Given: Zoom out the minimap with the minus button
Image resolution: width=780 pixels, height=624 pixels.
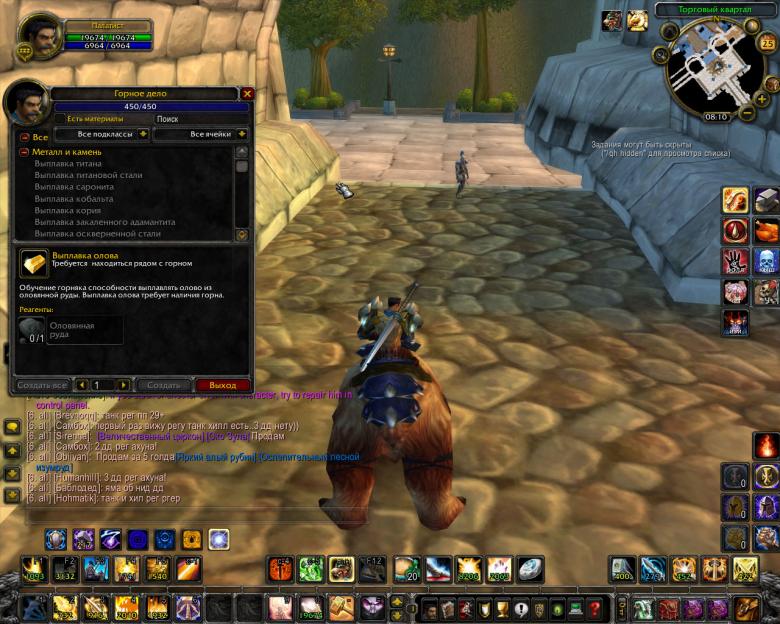Looking at the screenshot, I should [747, 113].
